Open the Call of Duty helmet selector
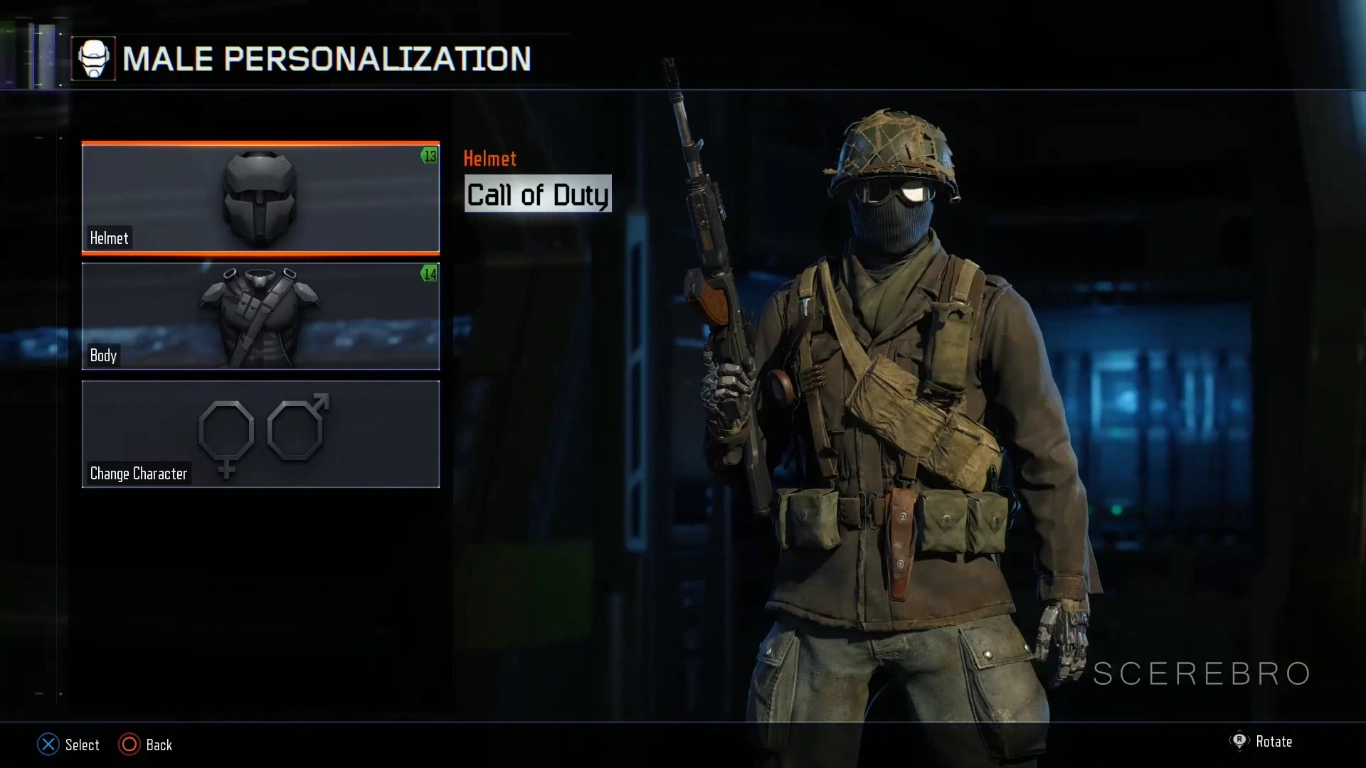 pyautogui.click(x=537, y=194)
